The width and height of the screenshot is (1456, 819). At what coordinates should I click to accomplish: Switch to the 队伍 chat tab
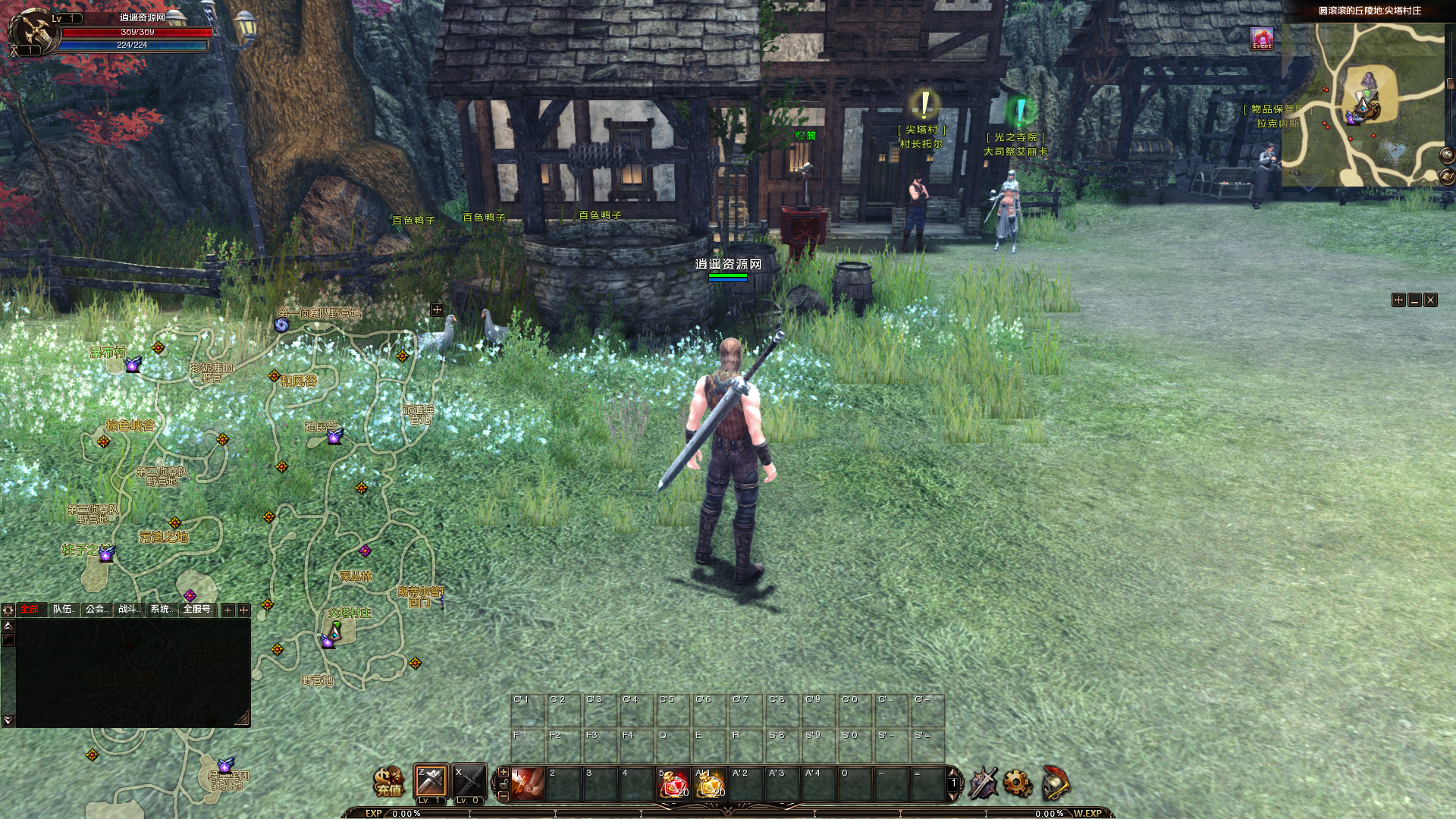[64, 609]
